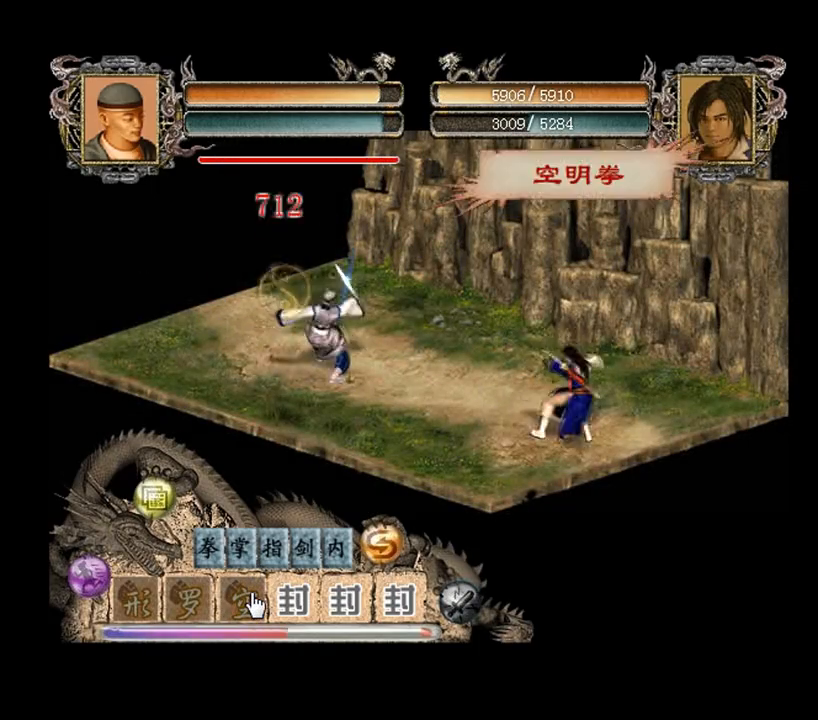
Task: Show the 内 (internal) skill tab
Action: click(335, 548)
